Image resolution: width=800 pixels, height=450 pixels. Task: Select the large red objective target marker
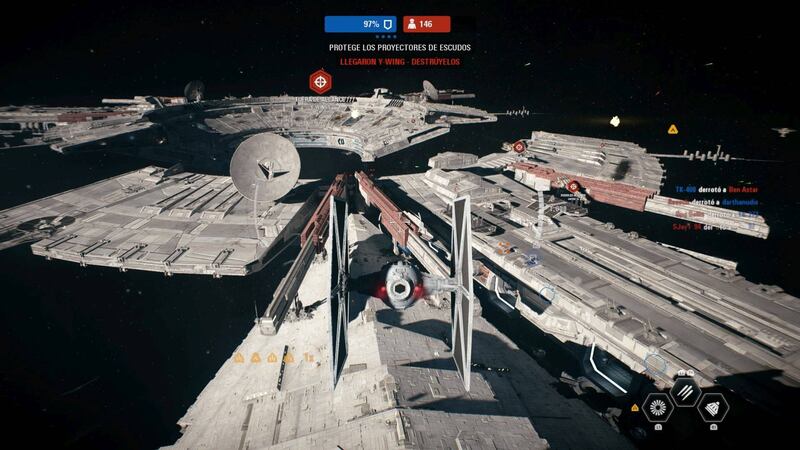[x=320, y=80]
